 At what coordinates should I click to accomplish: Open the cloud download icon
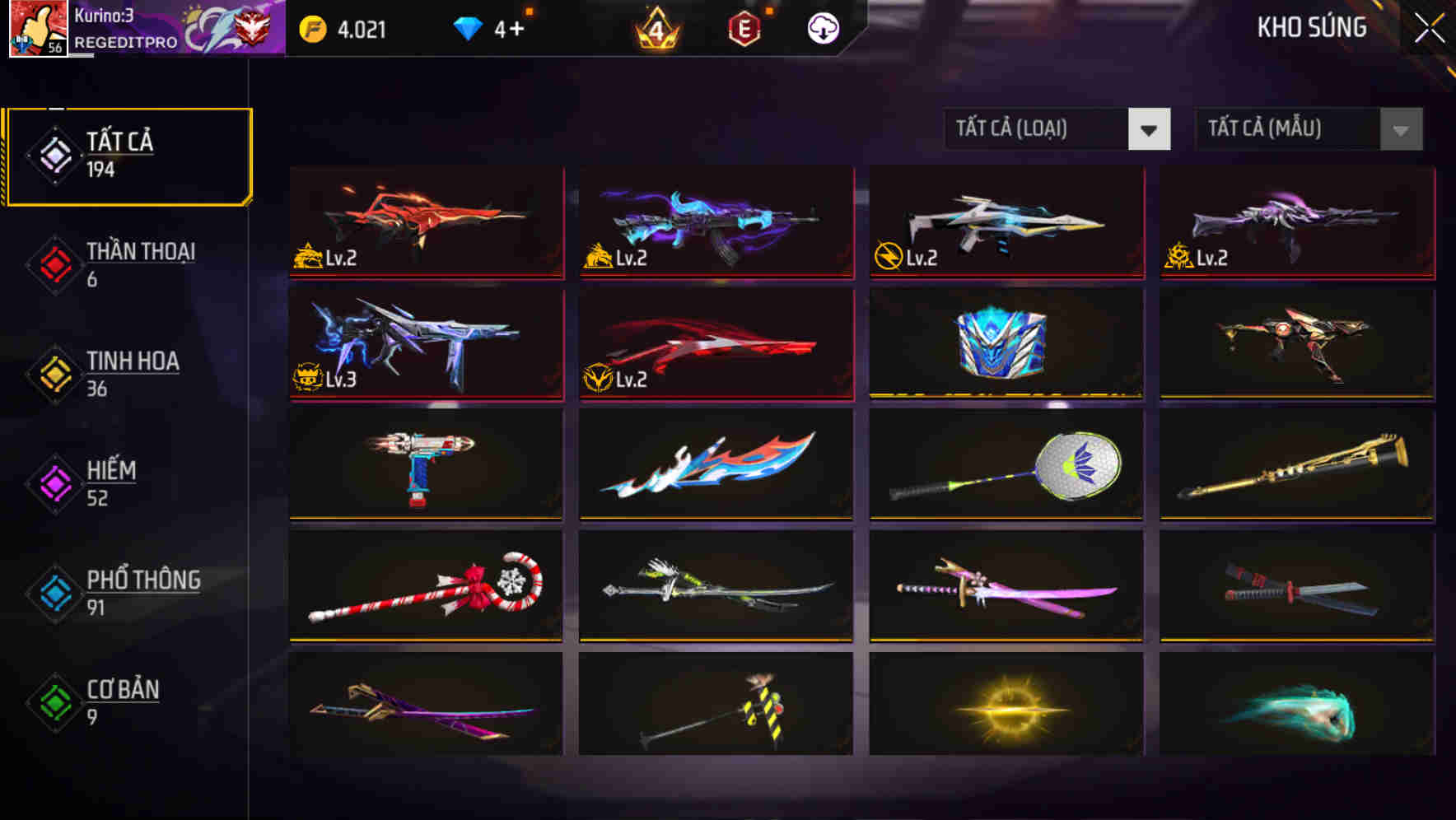click(822, 29)
